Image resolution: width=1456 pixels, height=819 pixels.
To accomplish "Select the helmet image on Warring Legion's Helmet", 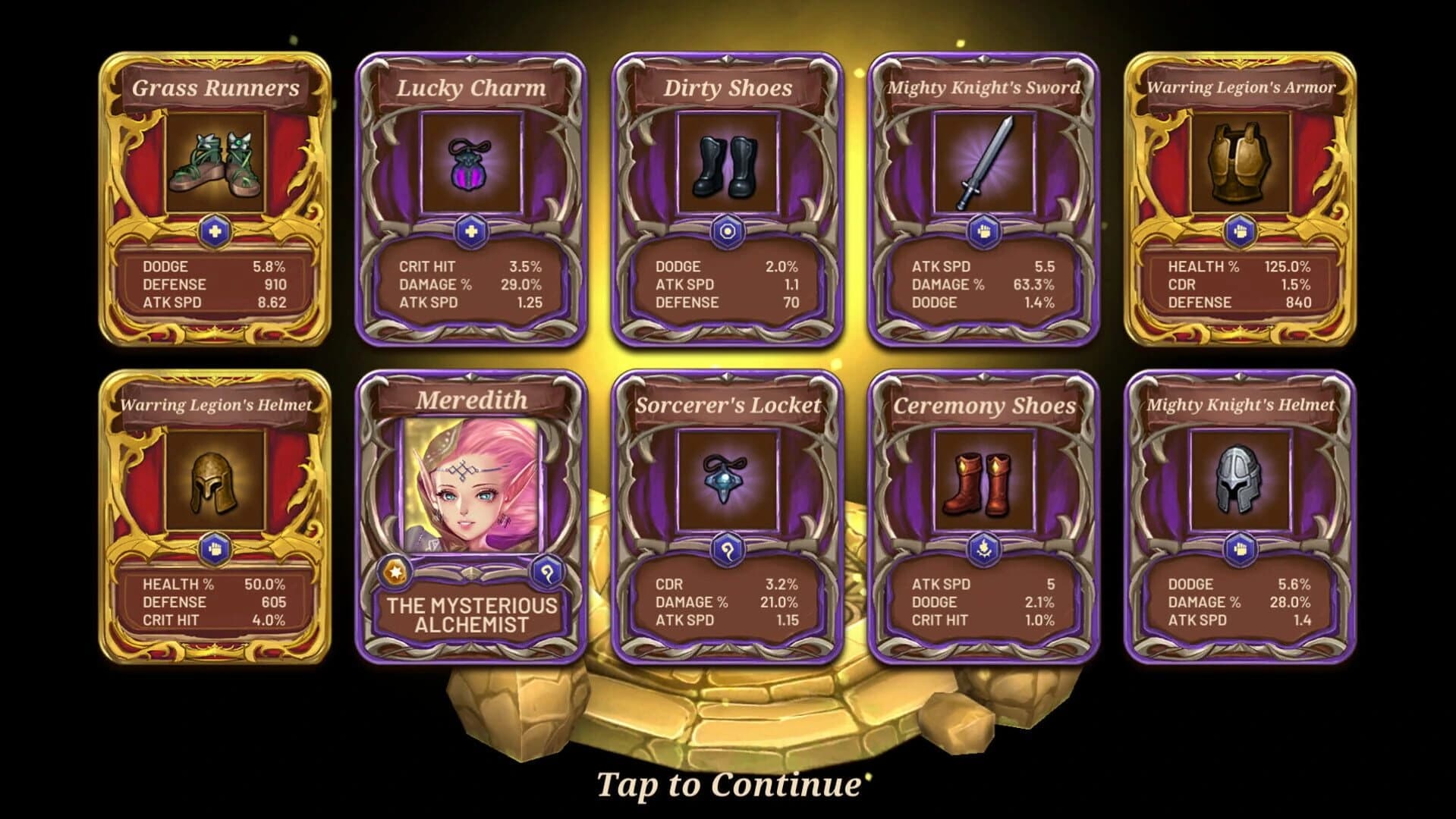I will [x=214, y=478].
